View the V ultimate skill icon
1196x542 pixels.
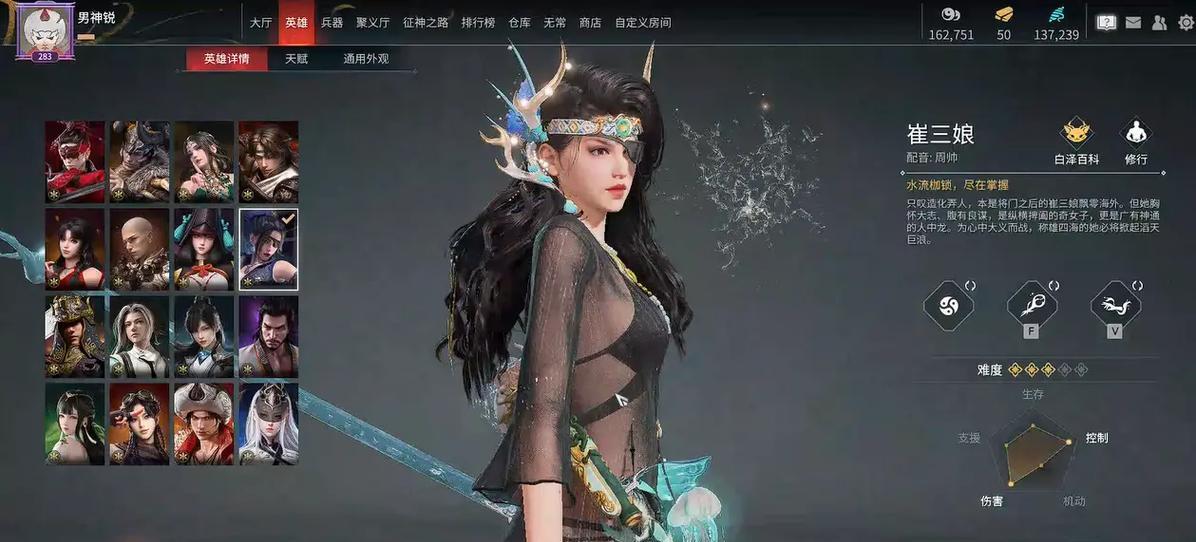(x=1115, y=306)
